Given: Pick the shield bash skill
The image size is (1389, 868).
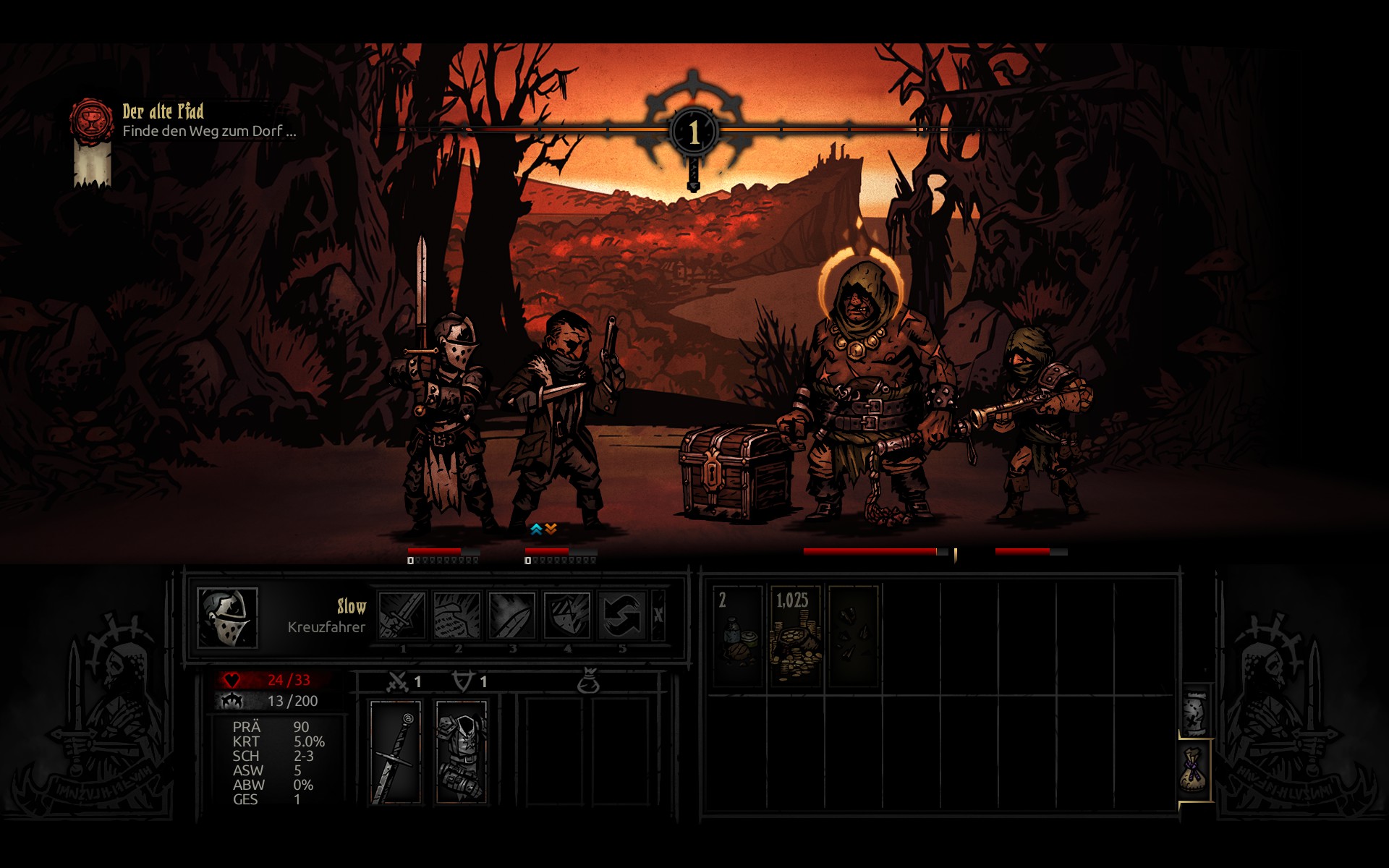Looking at the screenshot, I should click(567, 616).
